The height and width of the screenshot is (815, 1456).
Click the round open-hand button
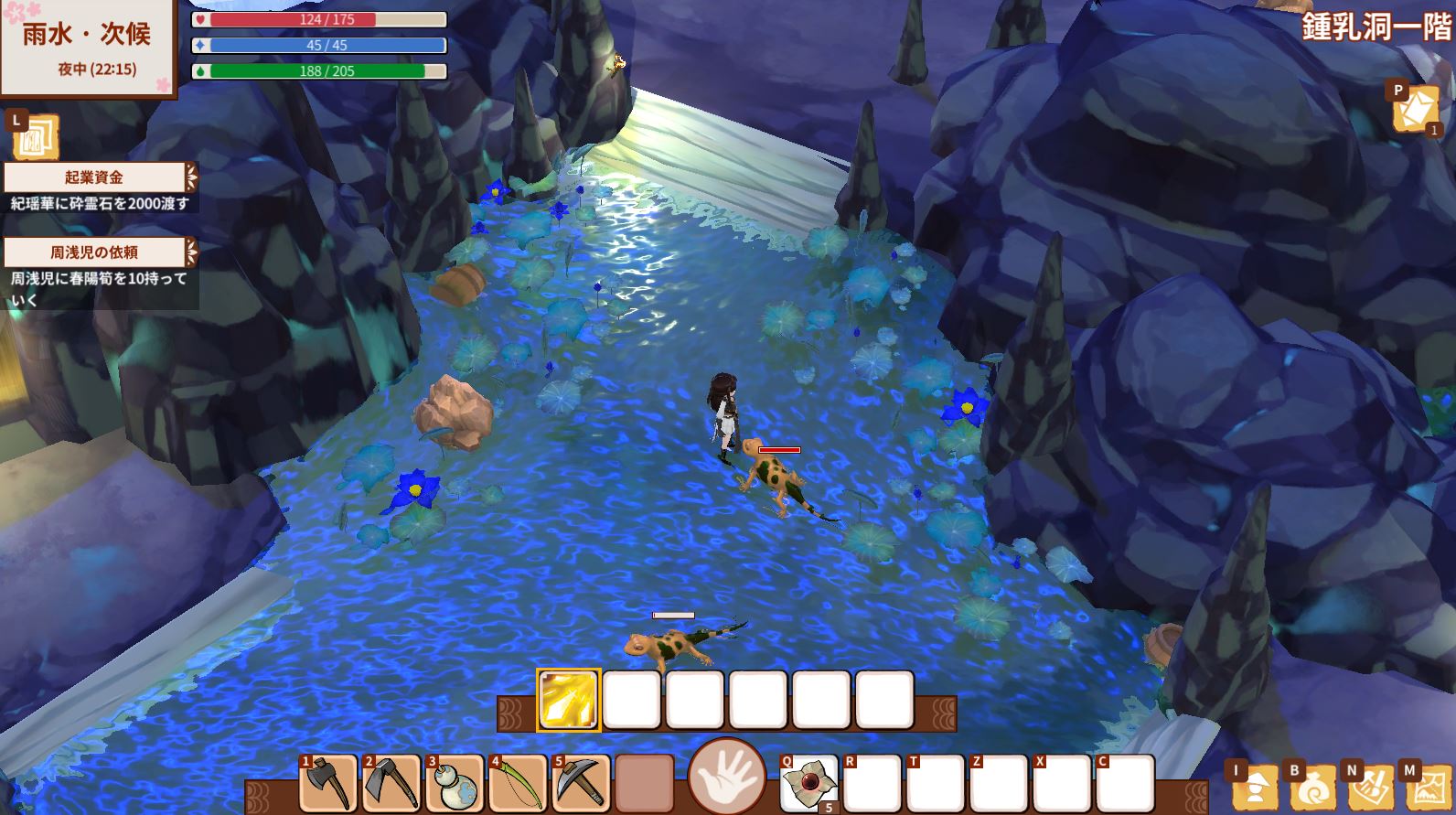(727, 777)
